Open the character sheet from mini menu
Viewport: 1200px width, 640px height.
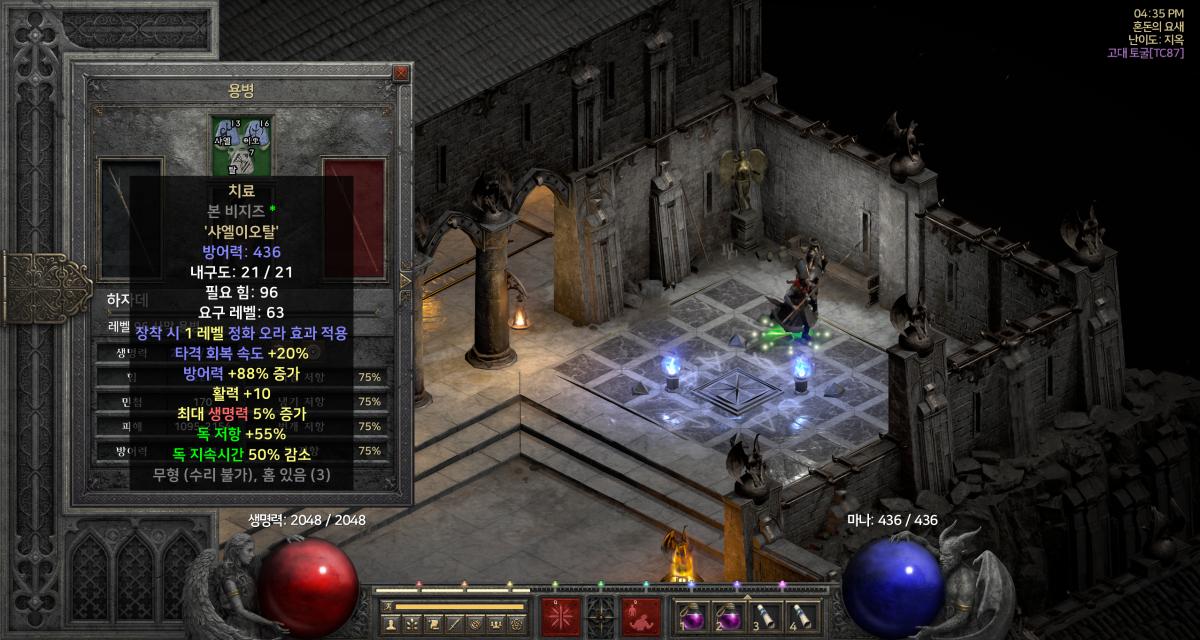point(391,624)
